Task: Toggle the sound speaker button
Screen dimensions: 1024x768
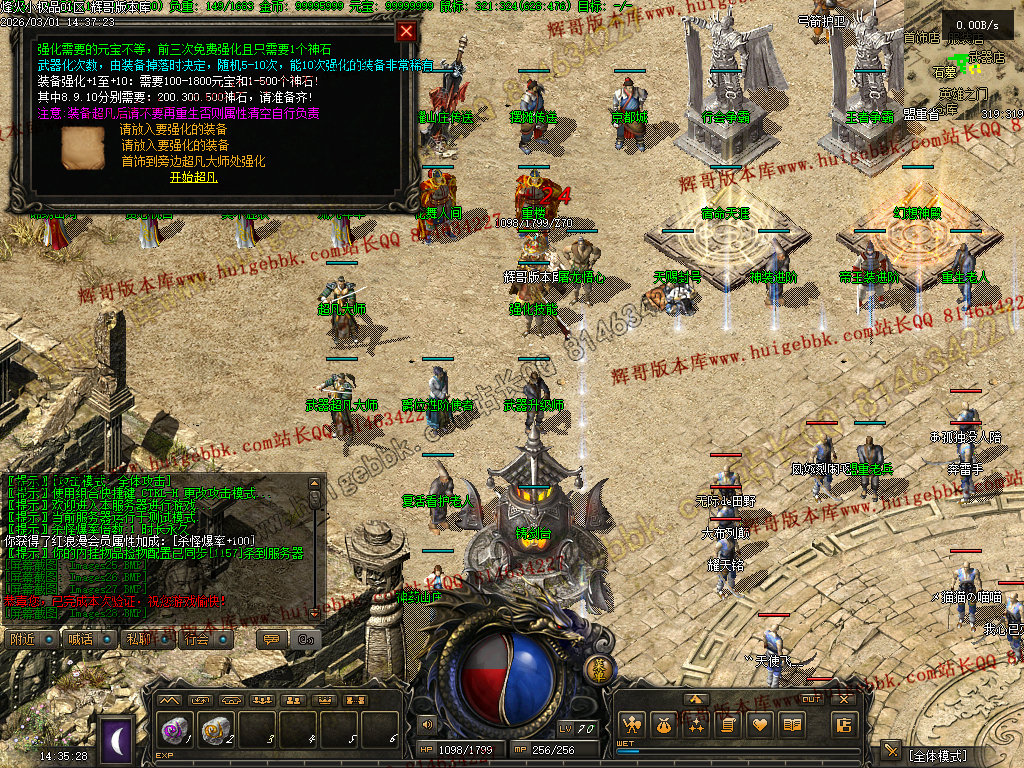Action: tap(427, 723)
